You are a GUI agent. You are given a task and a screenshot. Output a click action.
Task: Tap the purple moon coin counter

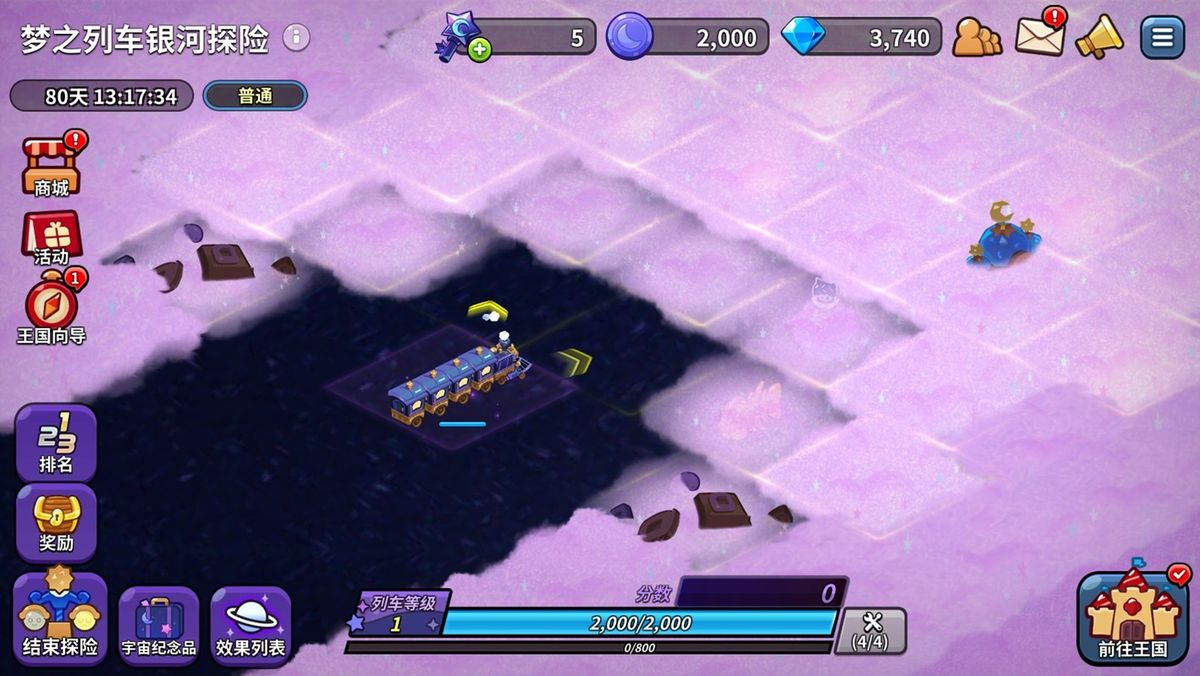688,38
